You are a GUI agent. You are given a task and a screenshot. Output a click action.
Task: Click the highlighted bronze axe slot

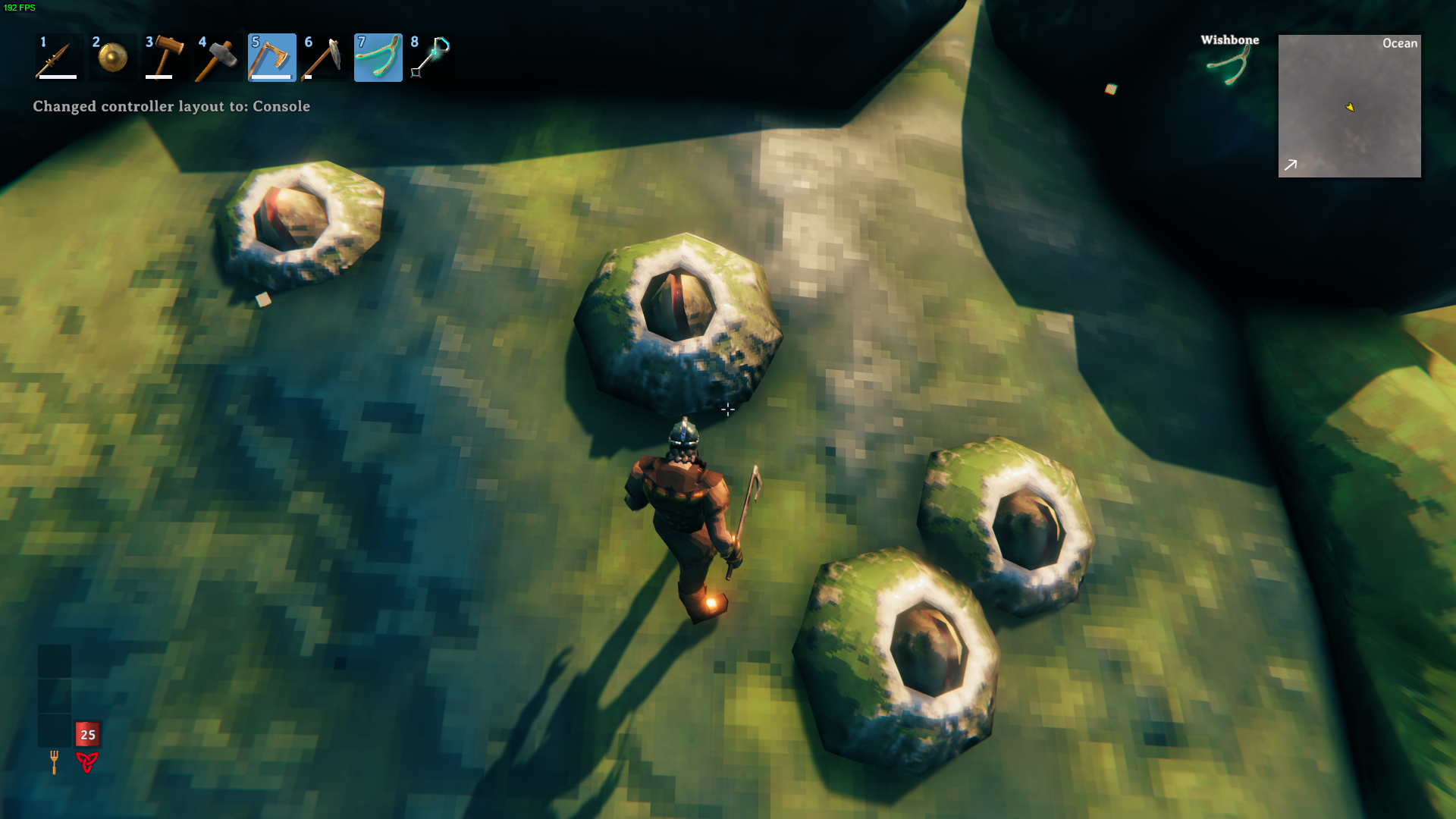271,58
